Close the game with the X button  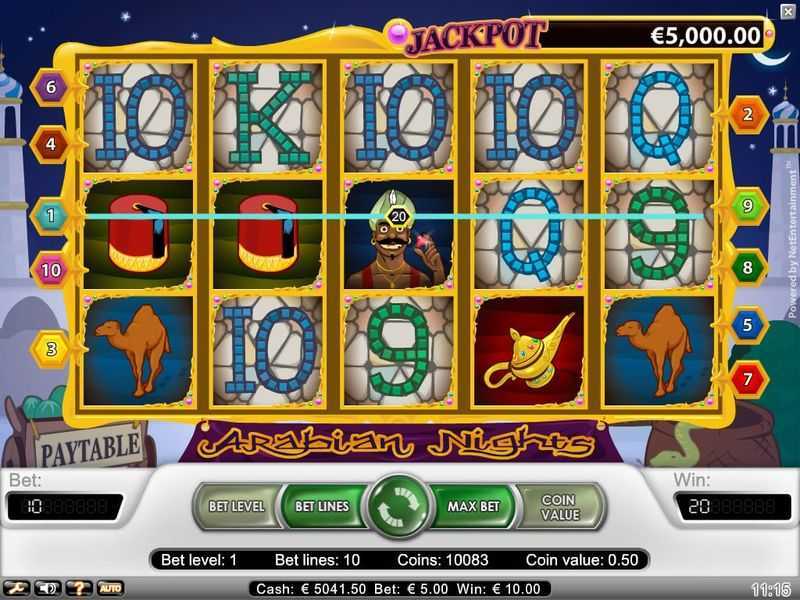point(787,11)
